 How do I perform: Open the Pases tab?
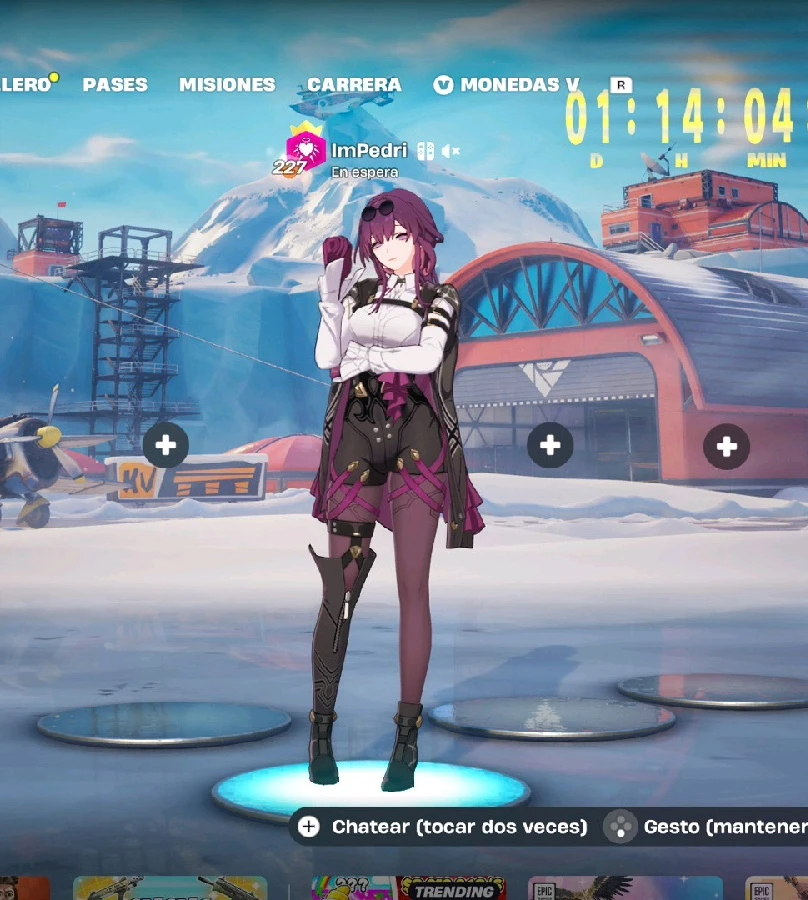point(115,85)
